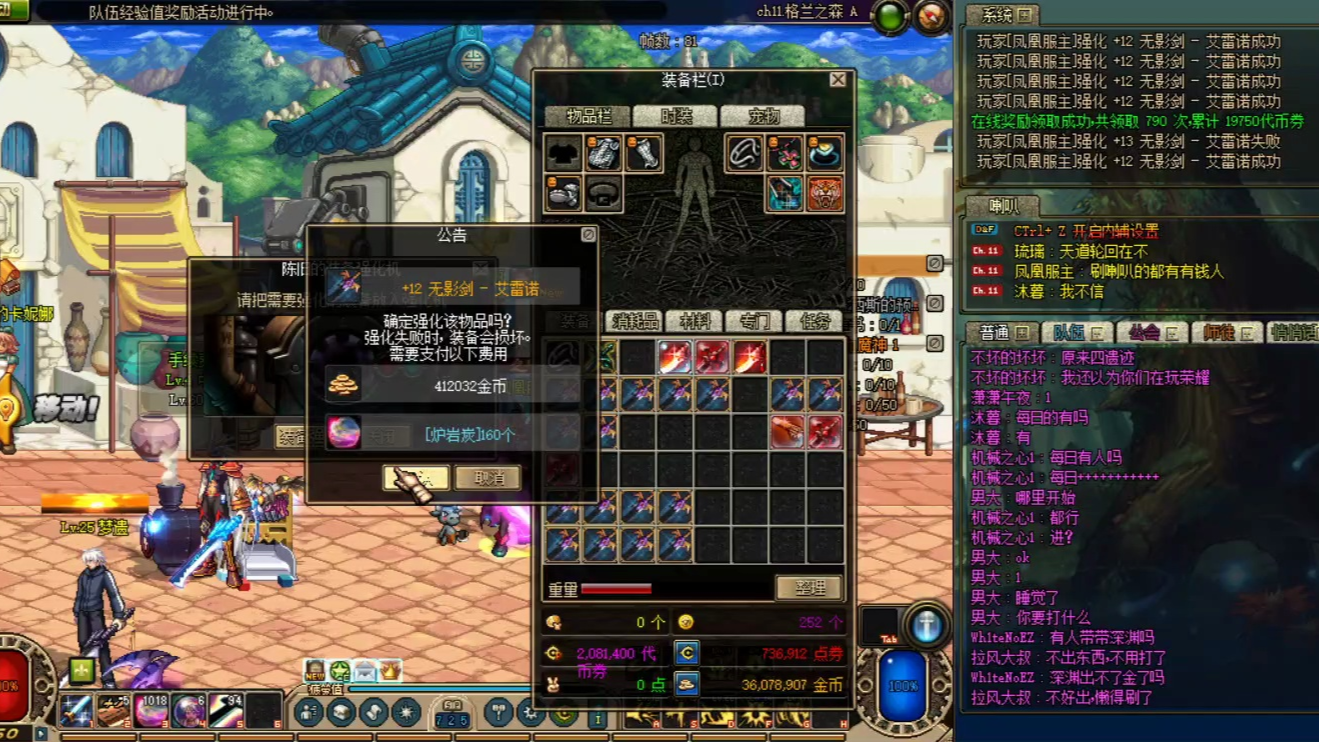Cancel the reinforcement with 取消 button
The height and width of the screenshot is (742, 1319).
(488, 478)
